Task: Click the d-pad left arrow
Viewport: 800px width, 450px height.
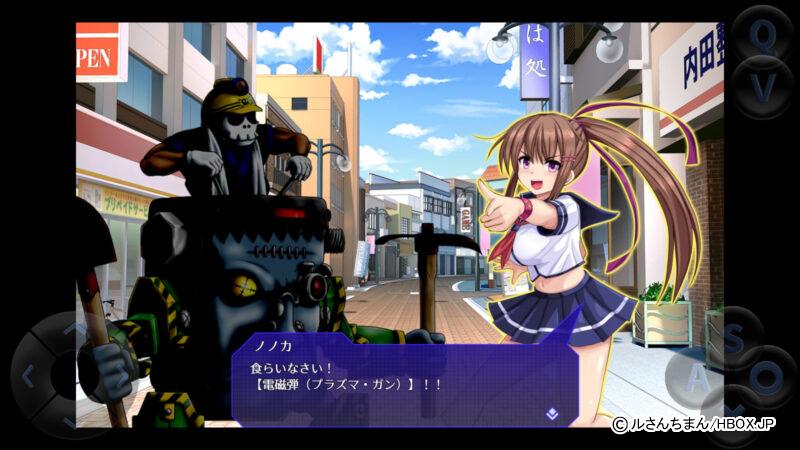Action: [29, 377]
